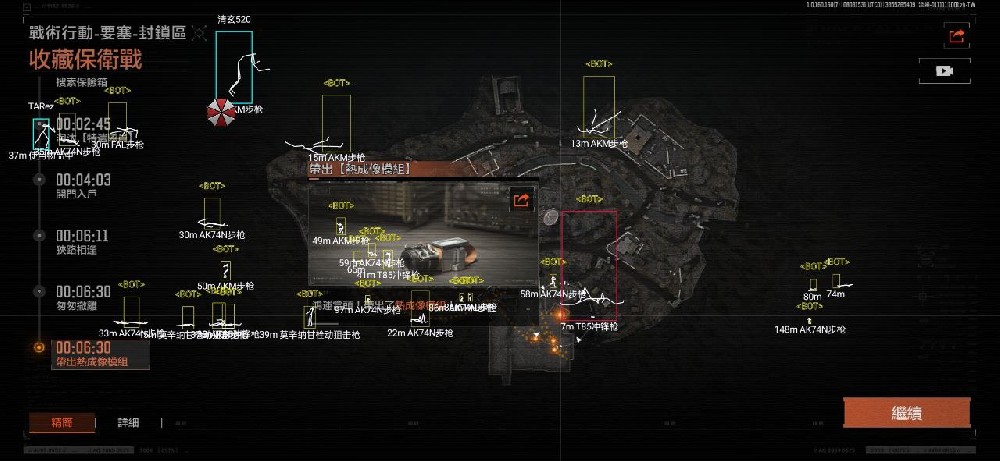Select the 帶出熱成像模組 timeline event
This screenshot has height=461, width=1000.
92,353
